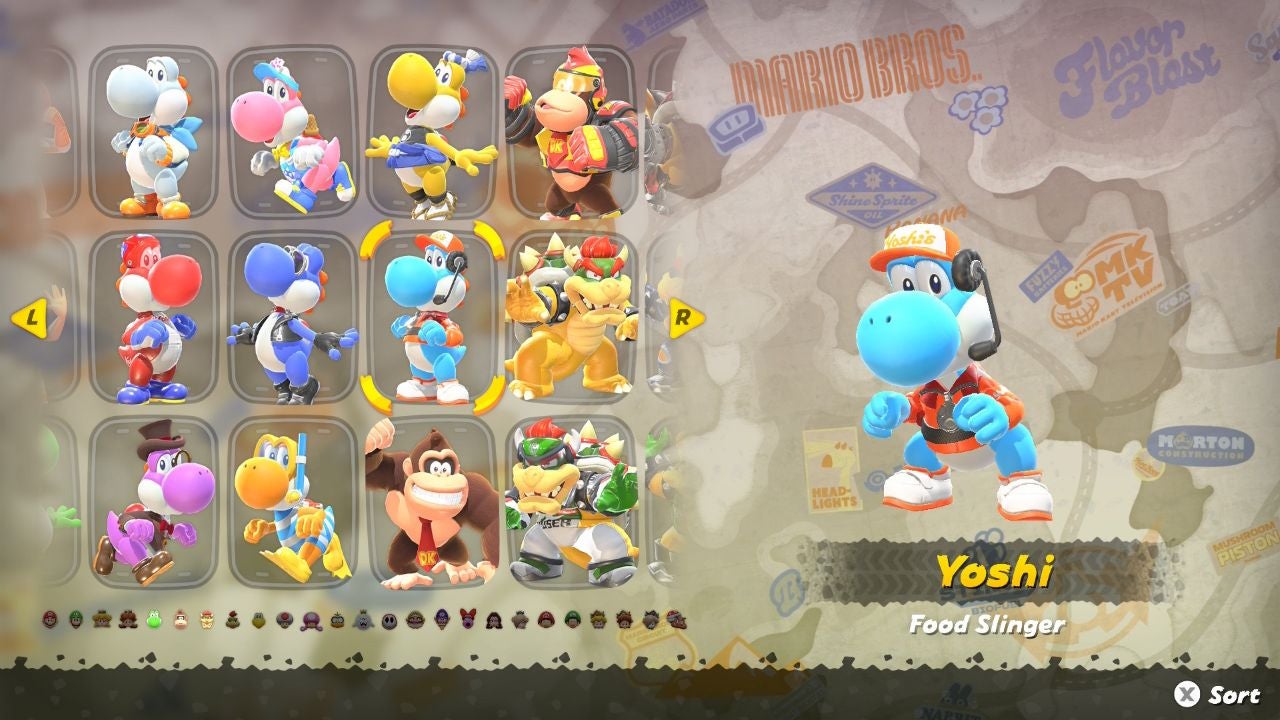Select the Birdo roster icon

[x=467, y=612]
